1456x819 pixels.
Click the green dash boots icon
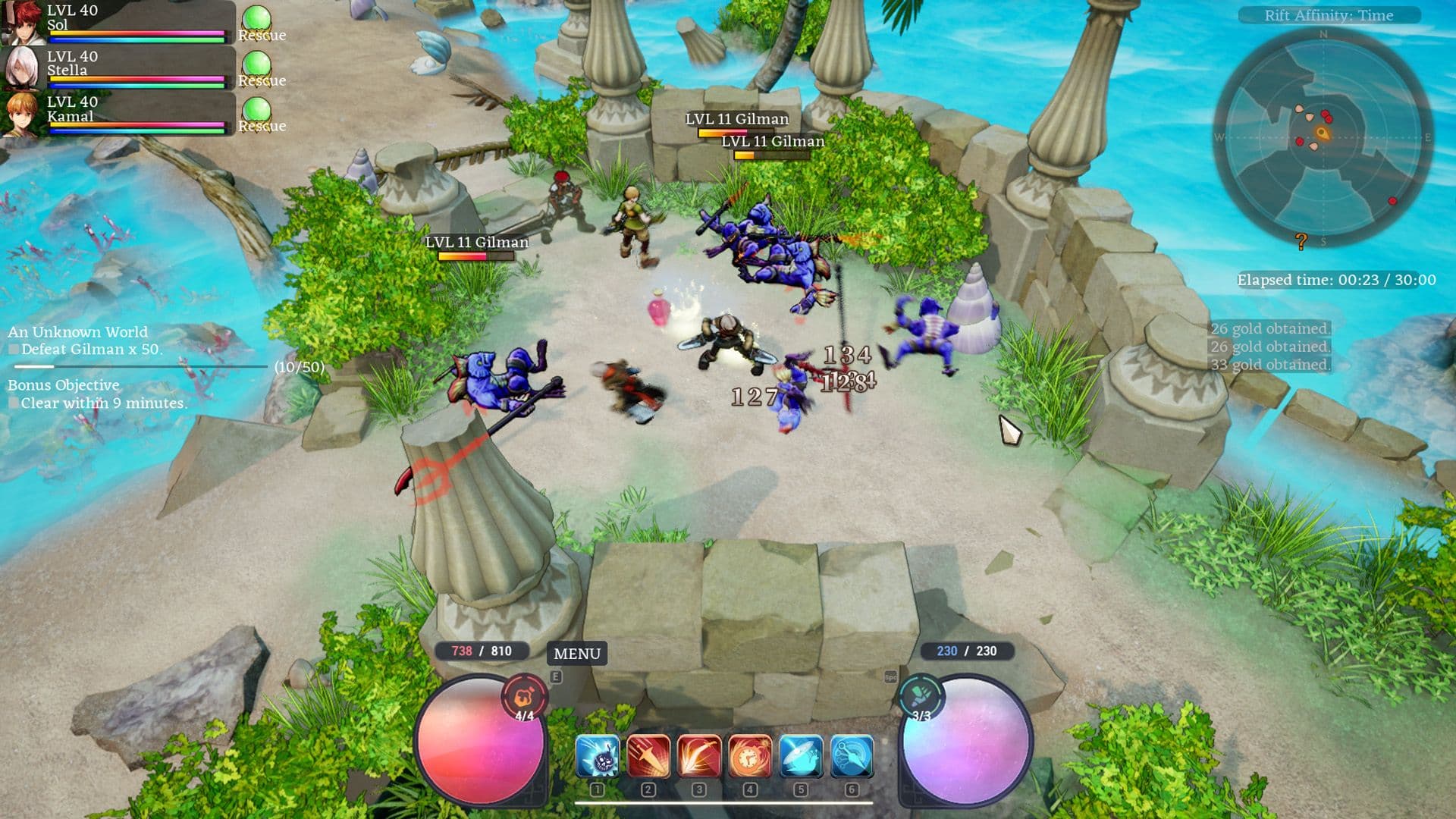pyautogui.click(x=922, y=696)
